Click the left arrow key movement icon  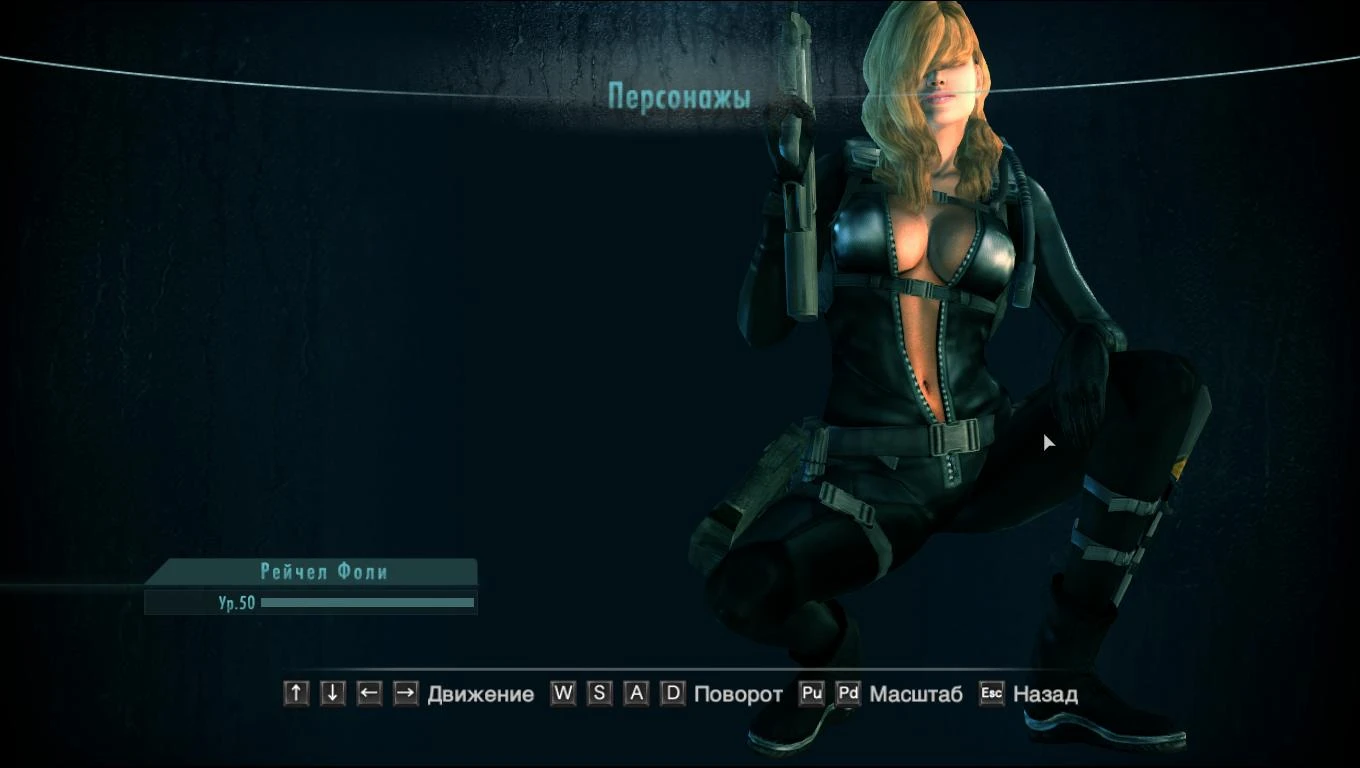click(x=367, y=693)
